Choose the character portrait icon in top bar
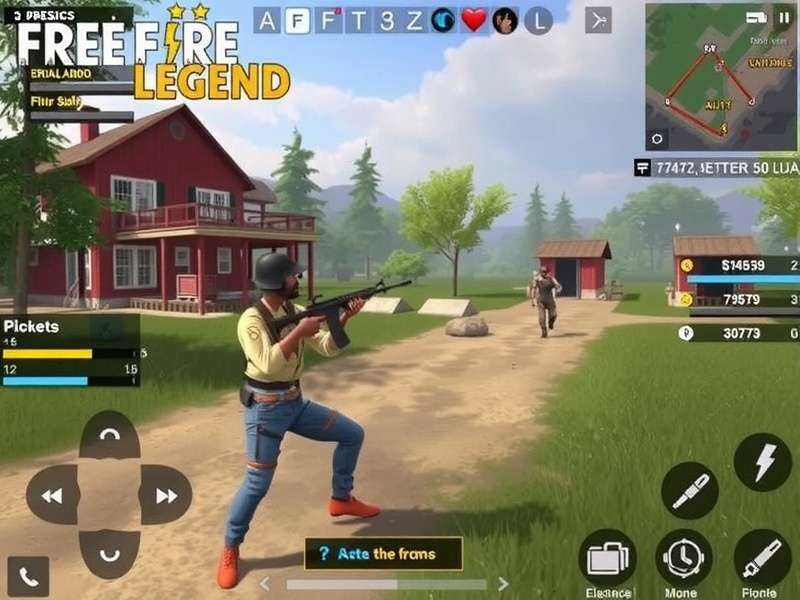Screen dimensions: 800x600 tap(505, 20)
